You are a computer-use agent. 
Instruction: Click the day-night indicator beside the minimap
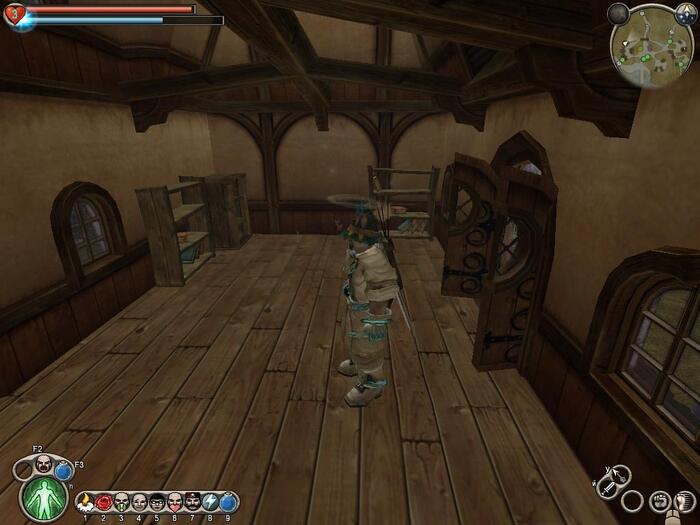click(x=685, y=14)
